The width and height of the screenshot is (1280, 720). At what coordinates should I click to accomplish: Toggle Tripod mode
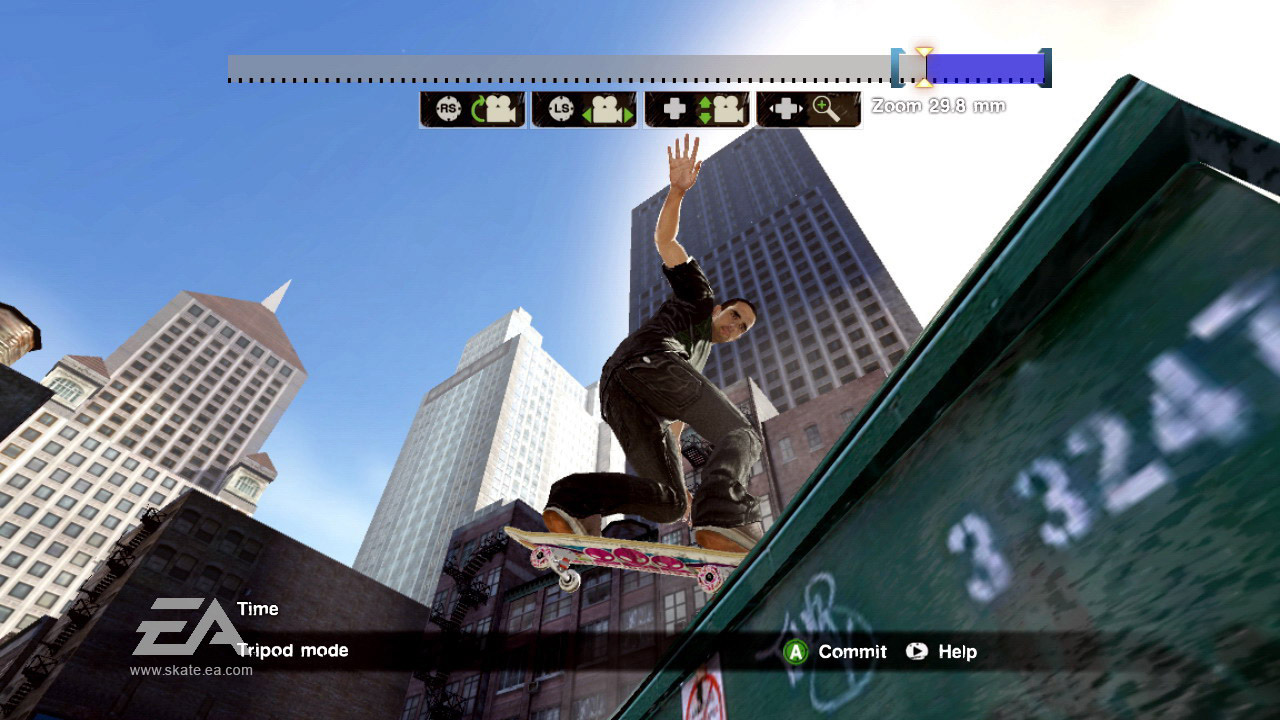[x=291, y=650]
